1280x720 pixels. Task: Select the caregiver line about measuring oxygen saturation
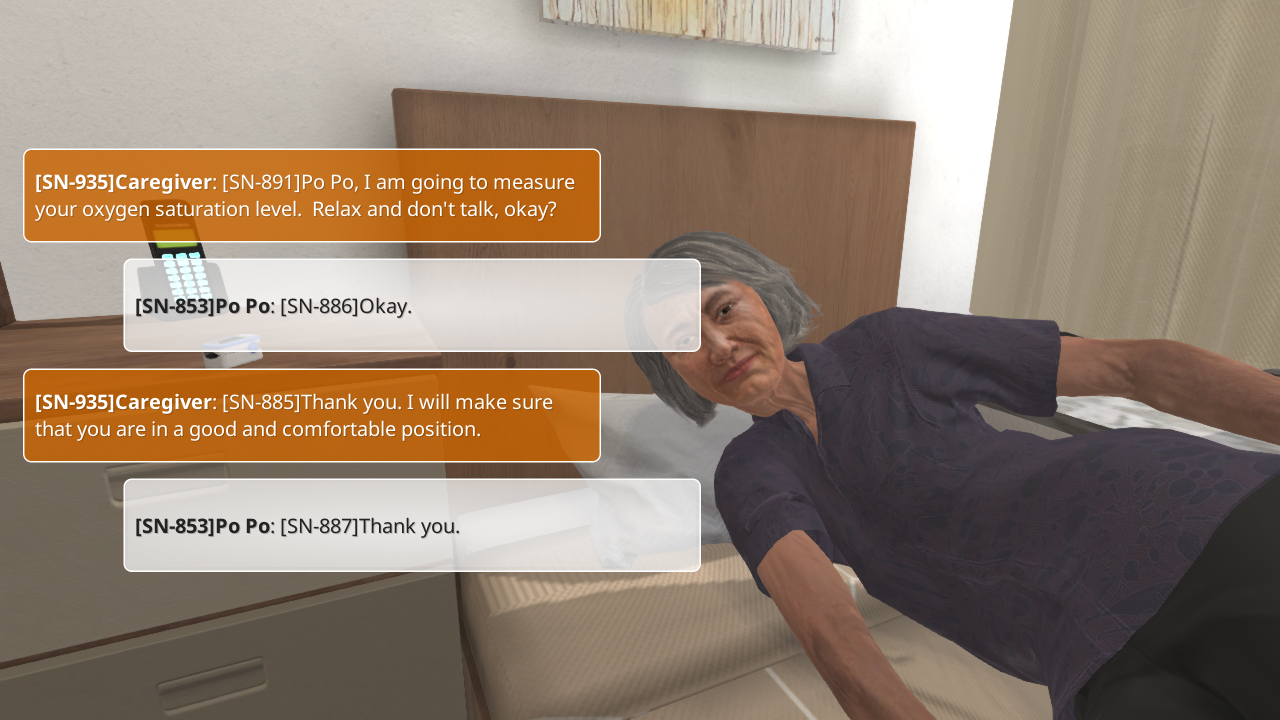click(x=311, y=196)
